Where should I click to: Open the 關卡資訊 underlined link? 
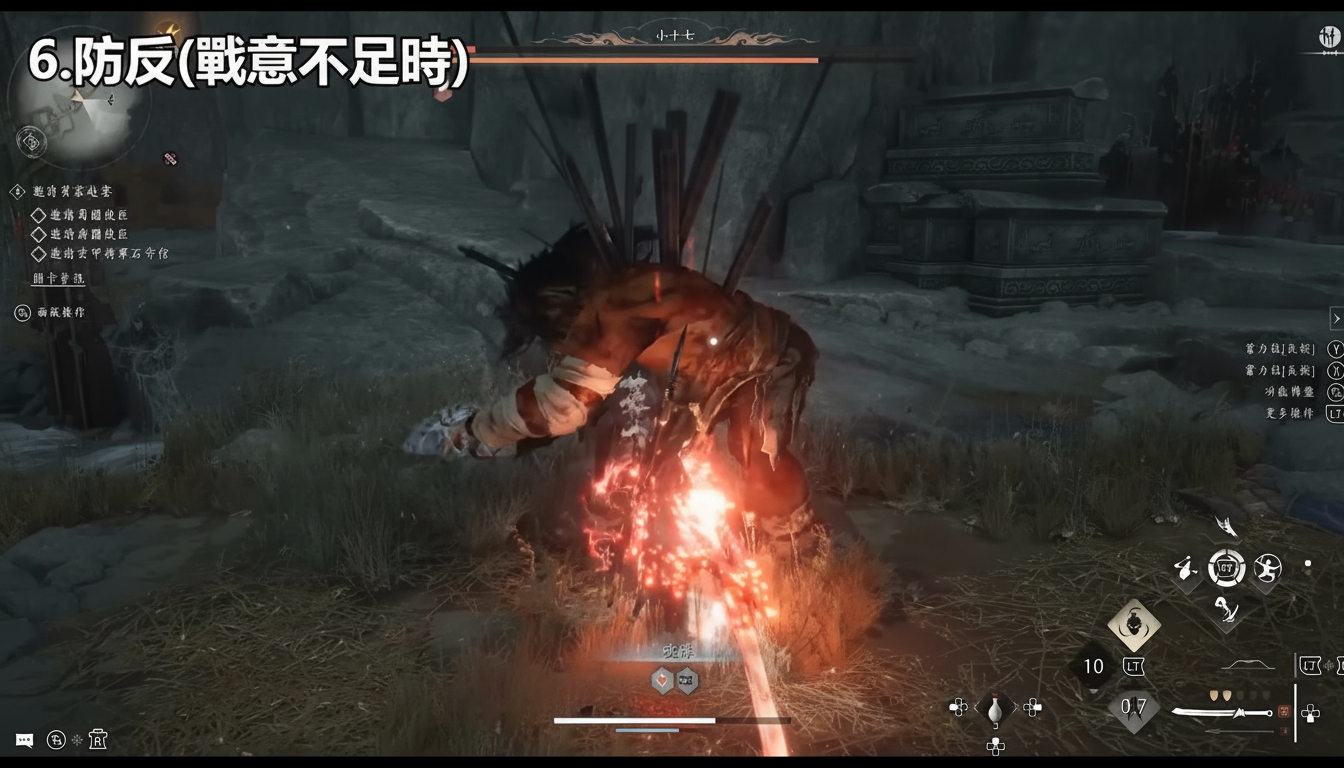[x=59, y=279]
